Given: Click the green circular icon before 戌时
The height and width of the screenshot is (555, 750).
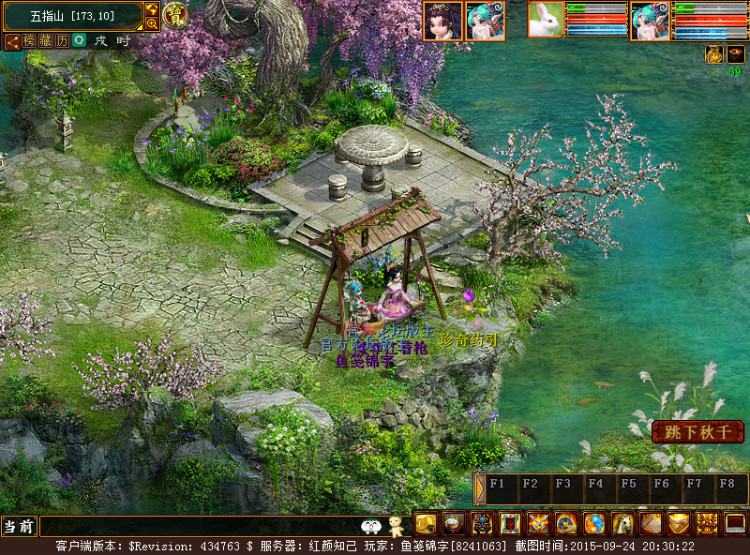Looking at the screenshot, I should click(x=78, y=41).
